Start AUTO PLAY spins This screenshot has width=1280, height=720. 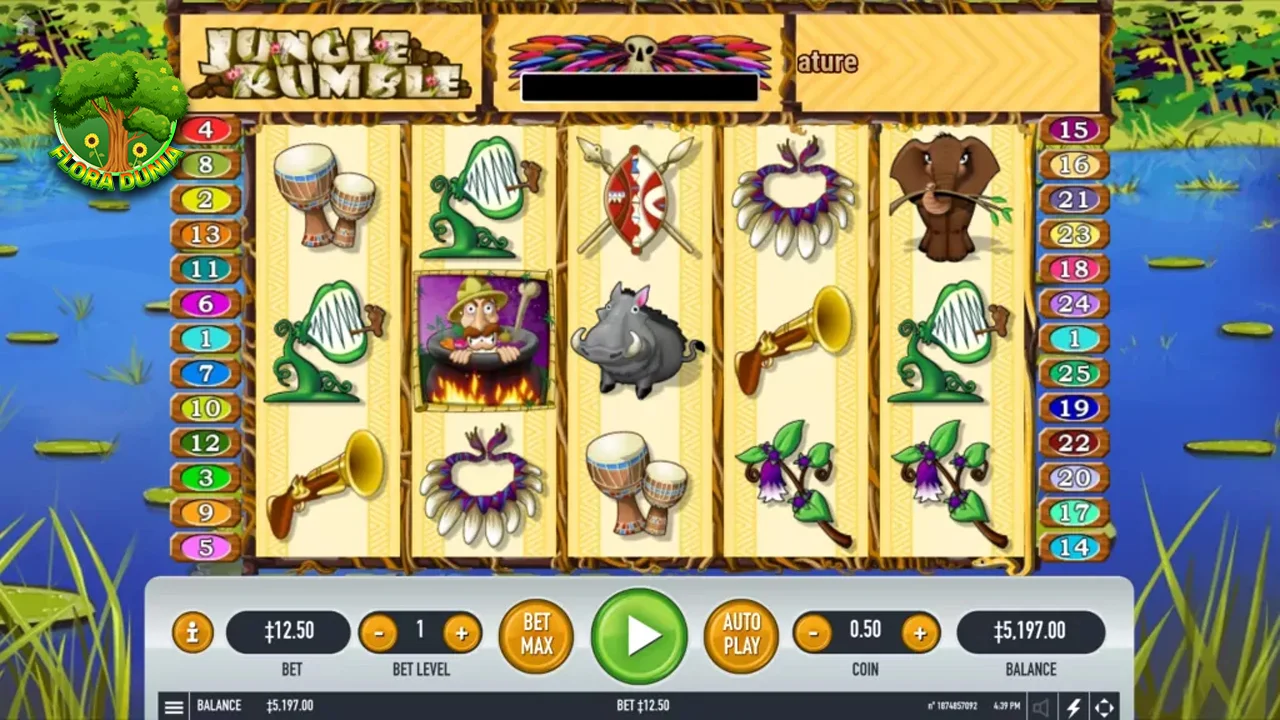741,635
